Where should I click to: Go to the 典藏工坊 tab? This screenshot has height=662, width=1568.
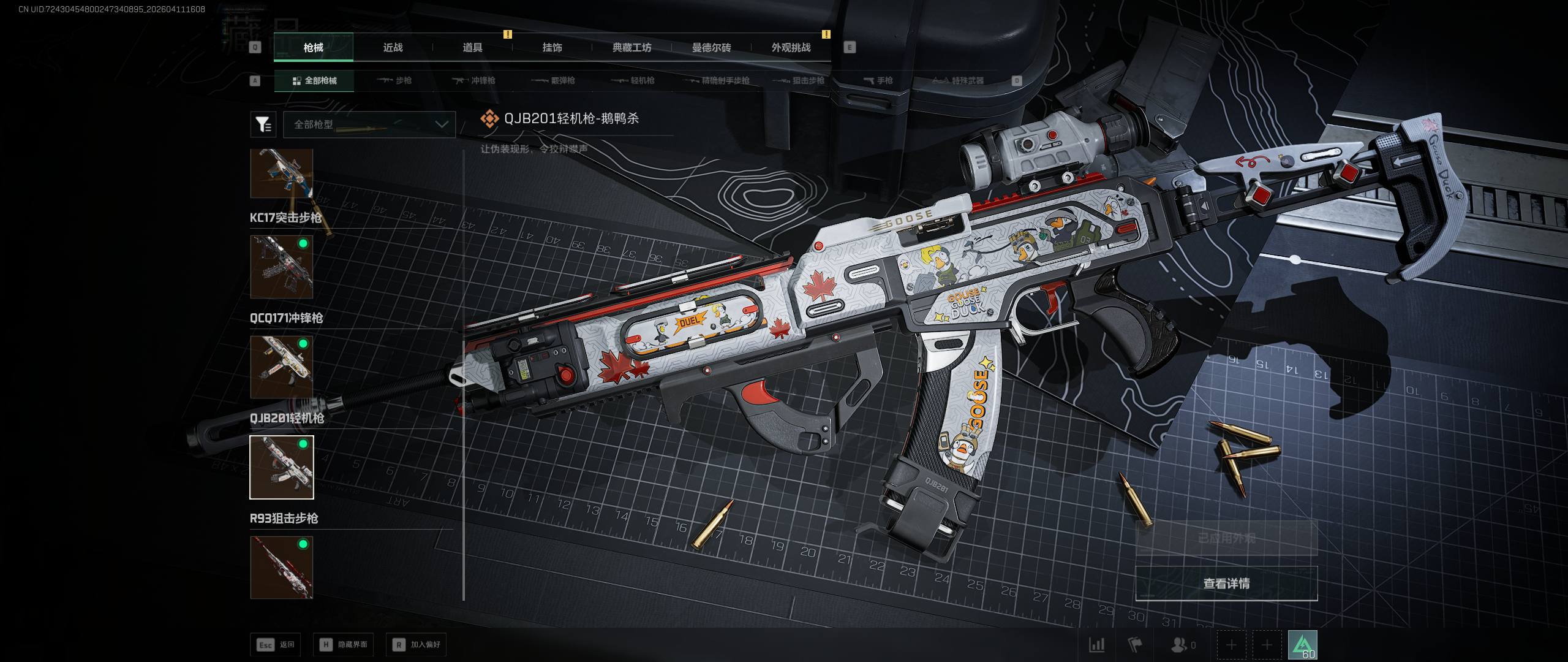click(x=631, y=48)
